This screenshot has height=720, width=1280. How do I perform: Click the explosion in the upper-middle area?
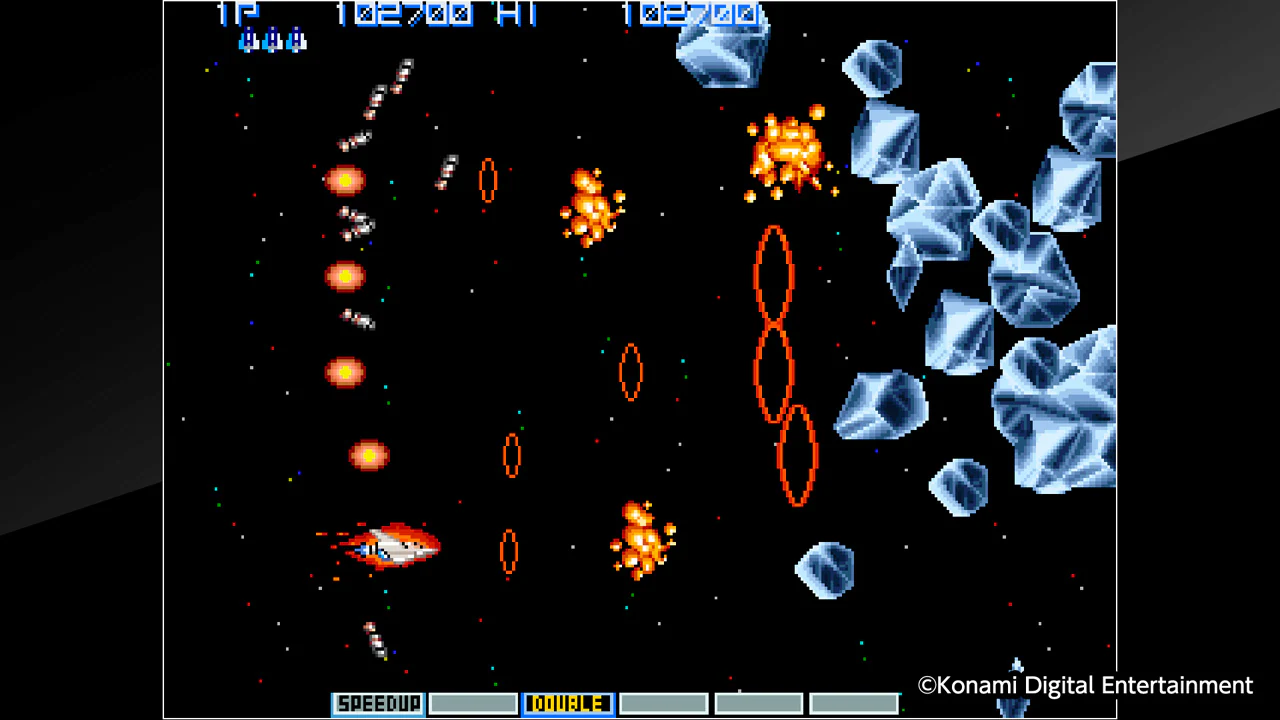592,205
